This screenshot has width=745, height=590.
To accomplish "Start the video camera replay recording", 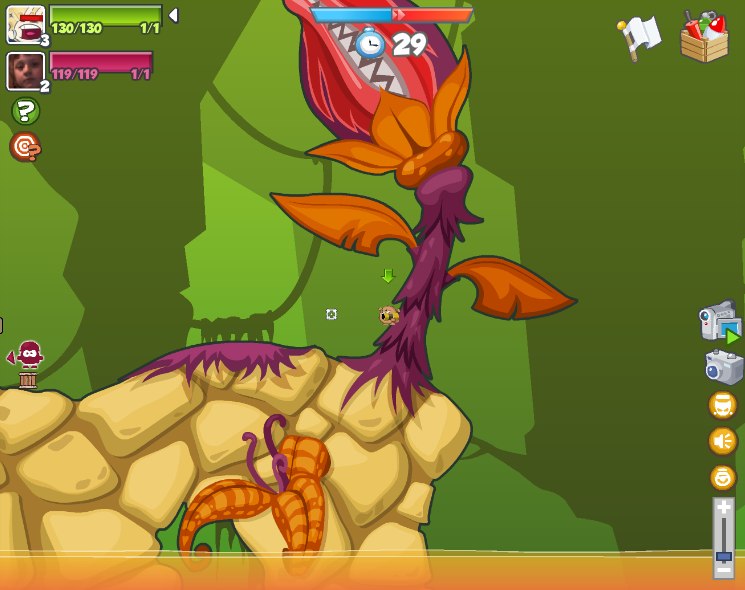I will [x=720, y=324].
